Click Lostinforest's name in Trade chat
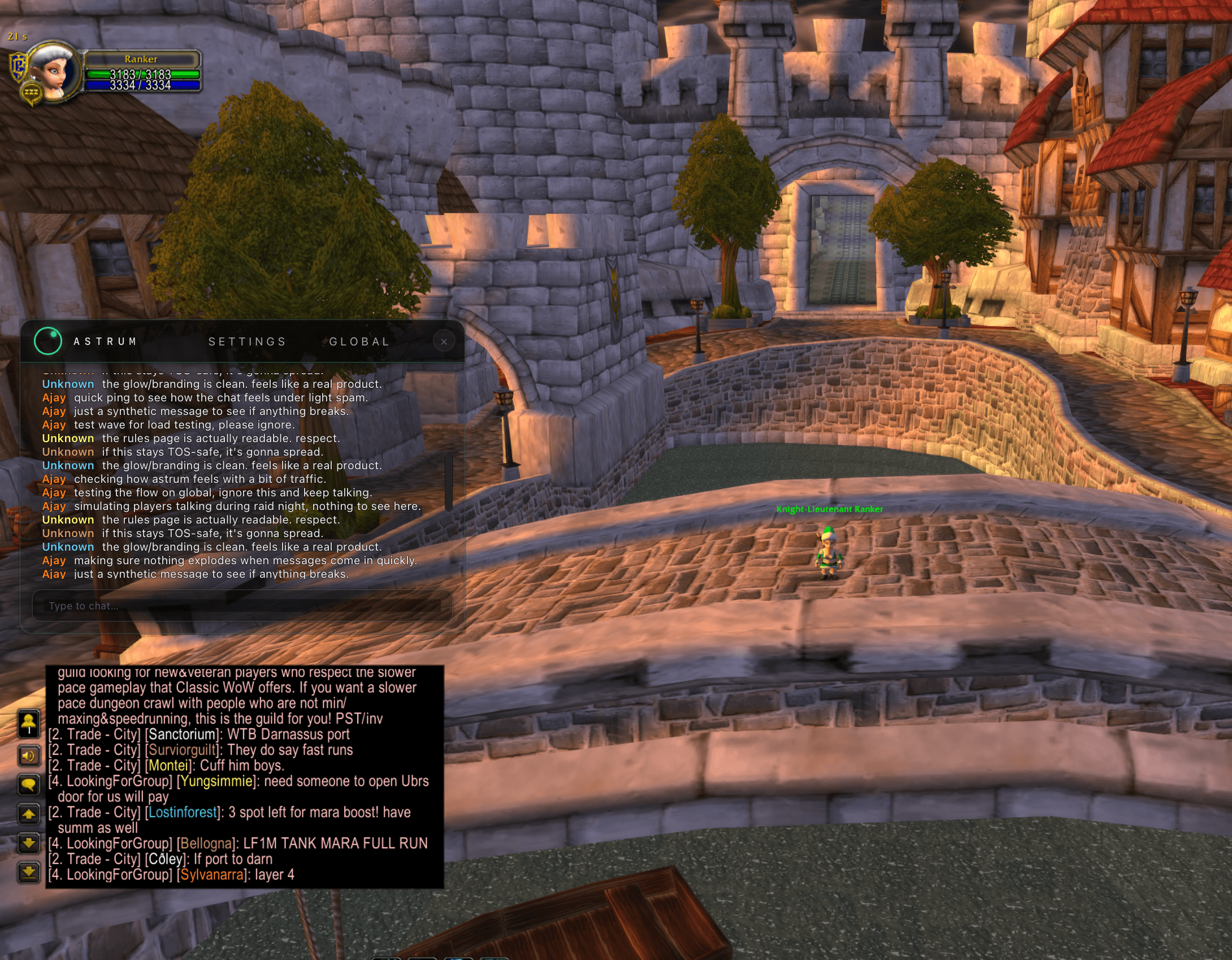 coord(182,812)
